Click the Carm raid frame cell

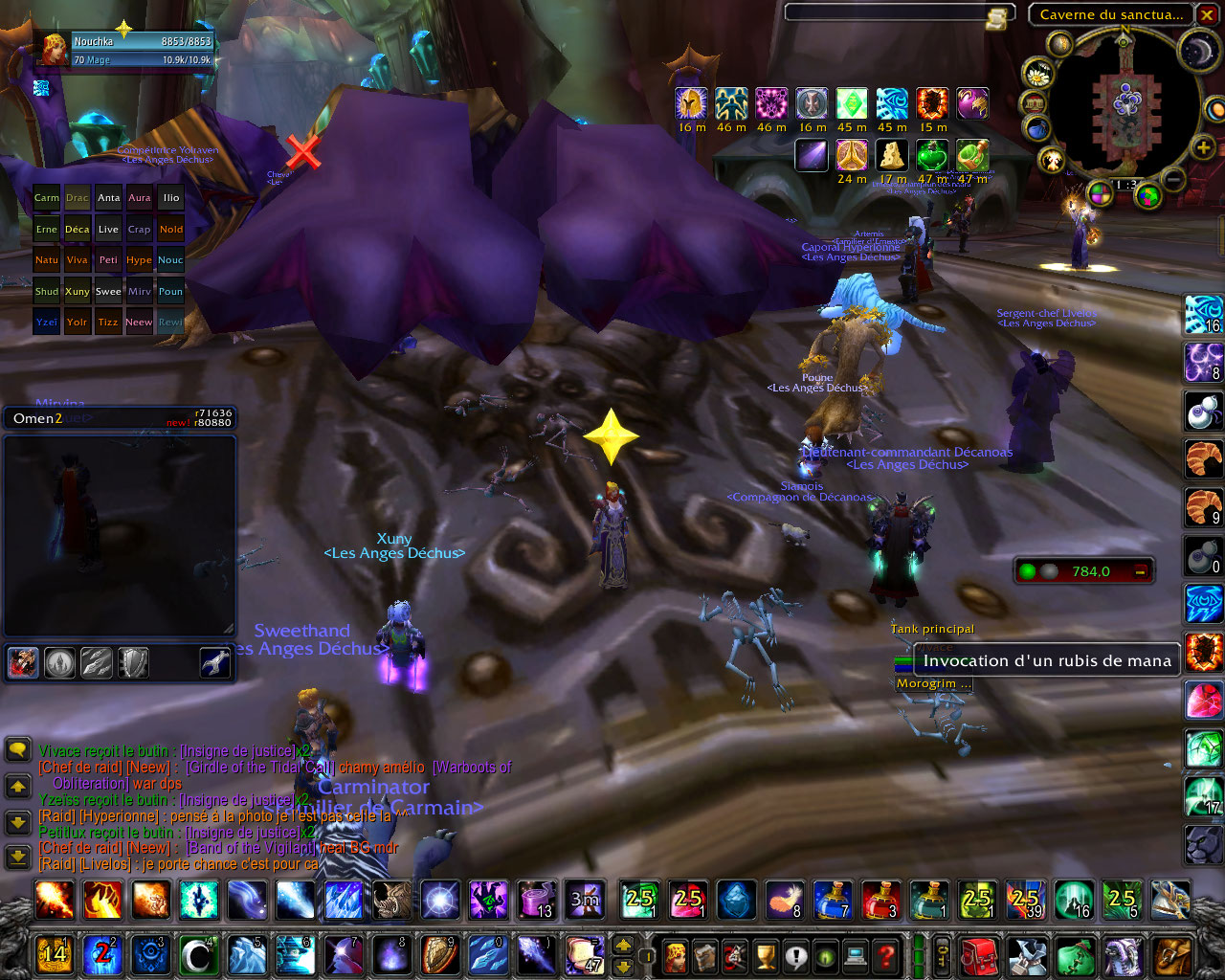click(46, 198)
